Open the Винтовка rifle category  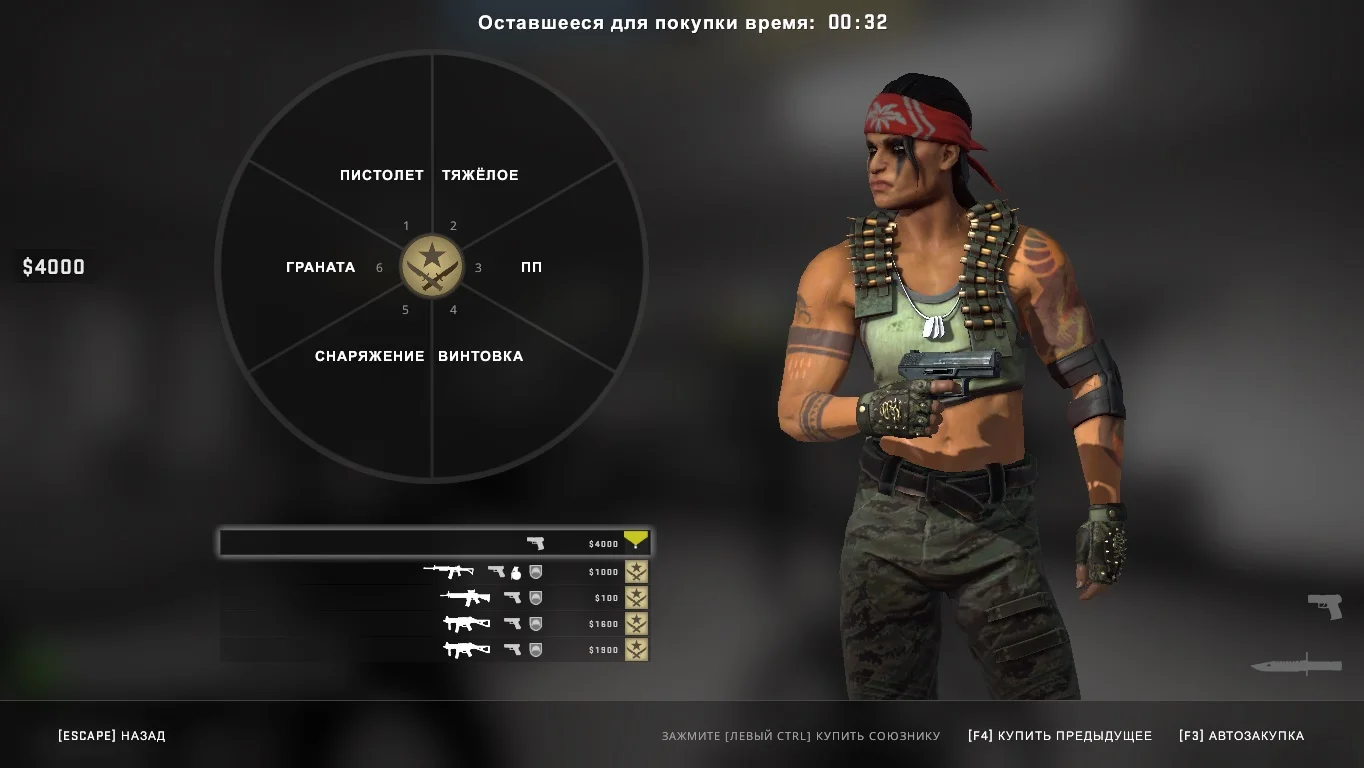[480, 356]
